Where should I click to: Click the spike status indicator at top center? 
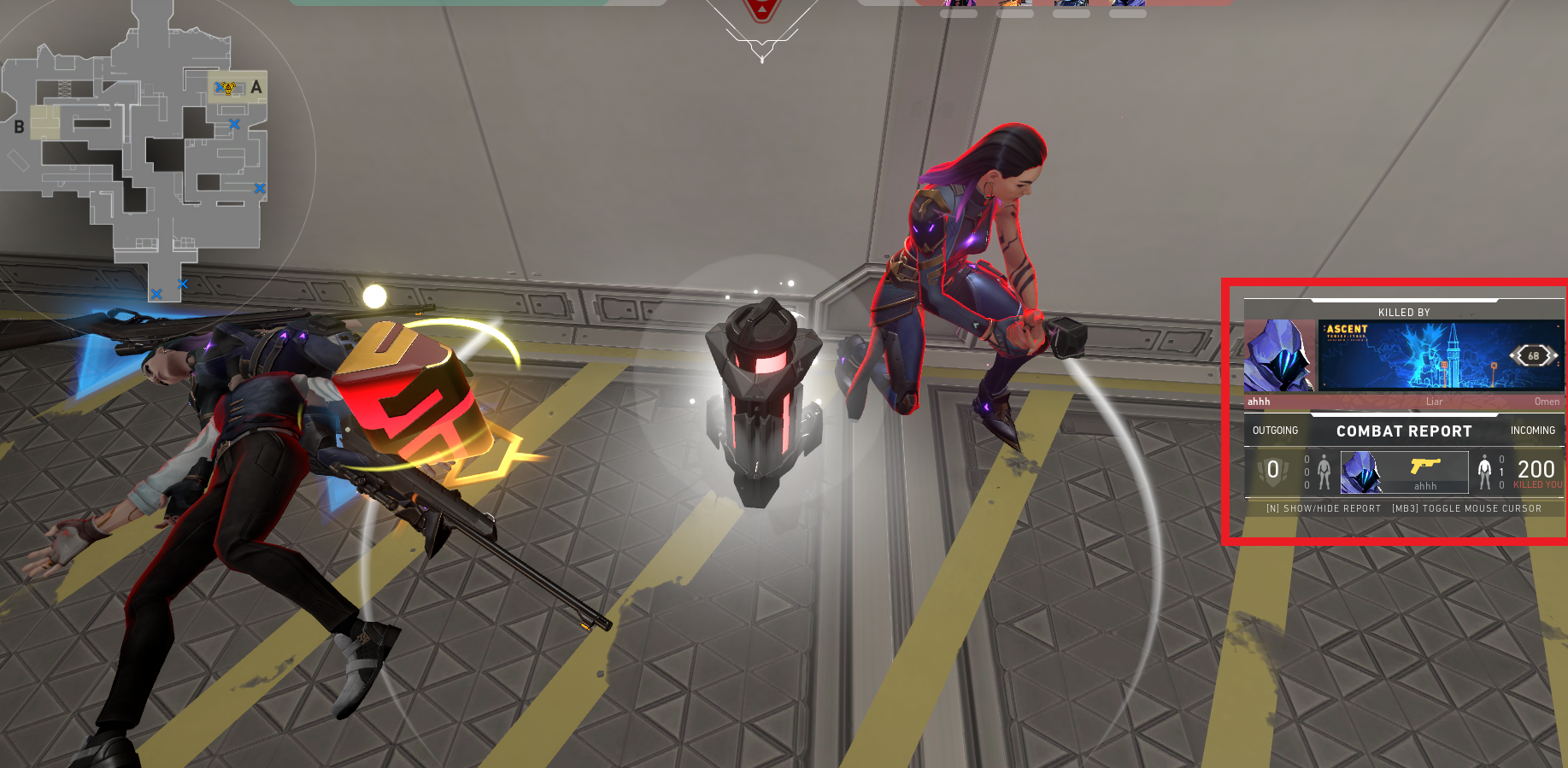[761, 10]
